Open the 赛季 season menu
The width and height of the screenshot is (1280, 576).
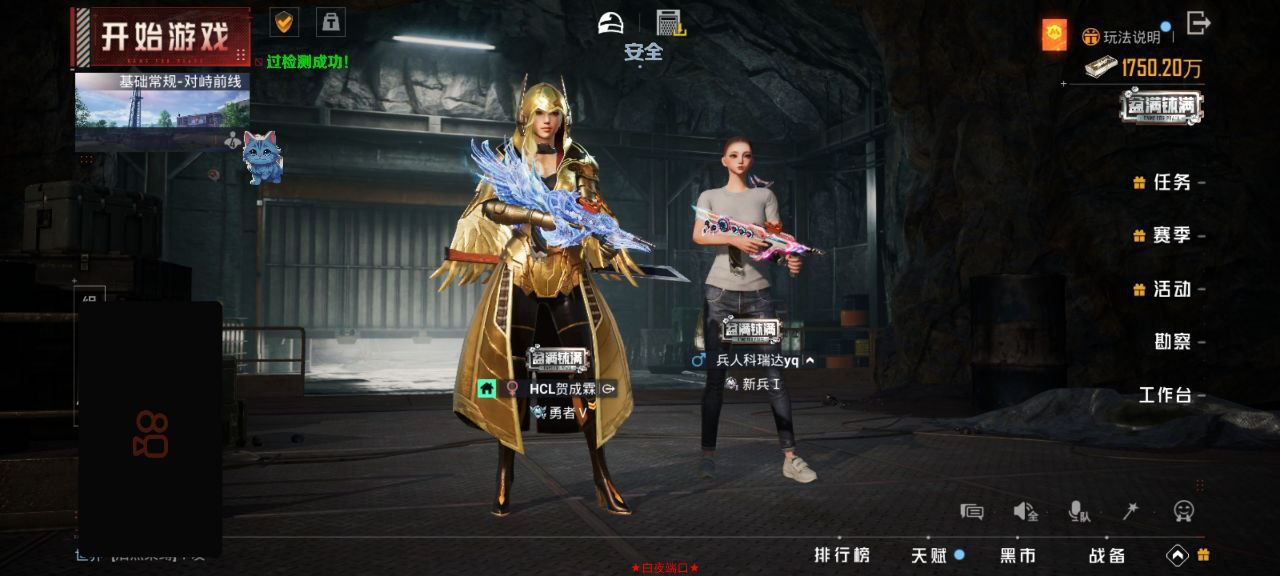tap(1172, 235)
